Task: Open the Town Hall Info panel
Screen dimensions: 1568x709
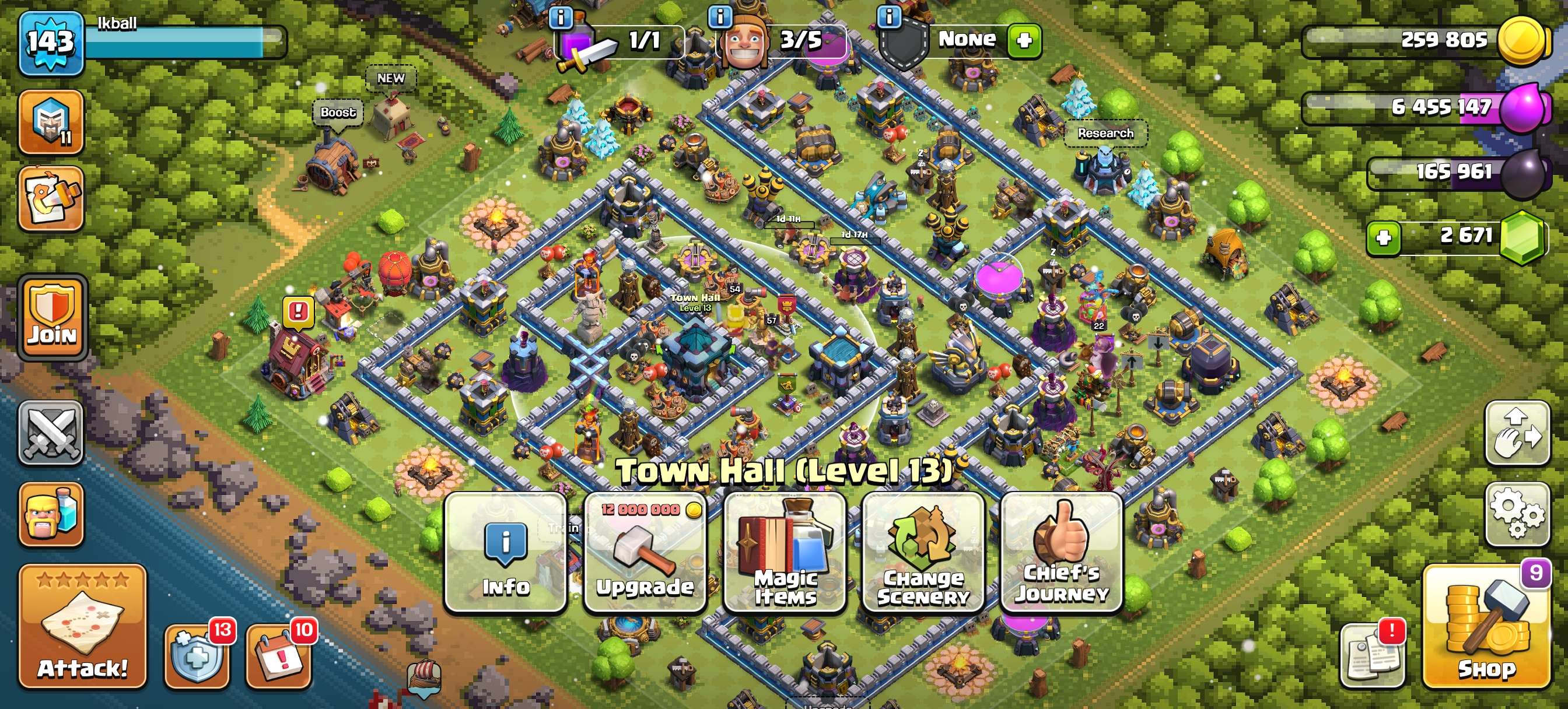Action: [x=505, y=552]
